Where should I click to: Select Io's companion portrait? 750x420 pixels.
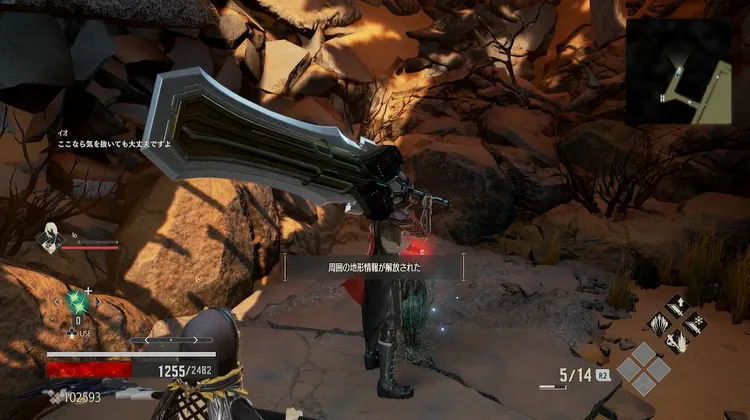click(x=47, y=236)
